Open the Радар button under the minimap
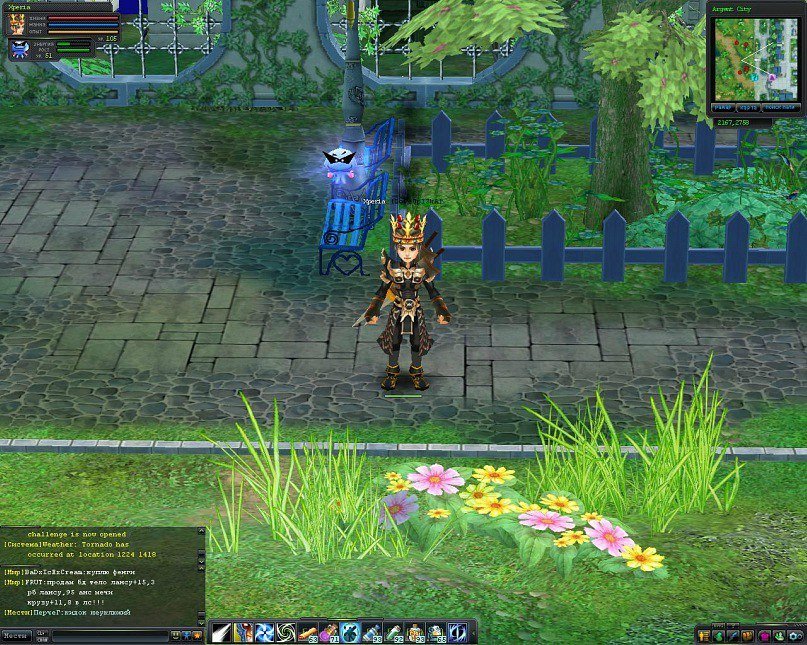The height and width of the screenshot is (645, 807). pos(722,107)
